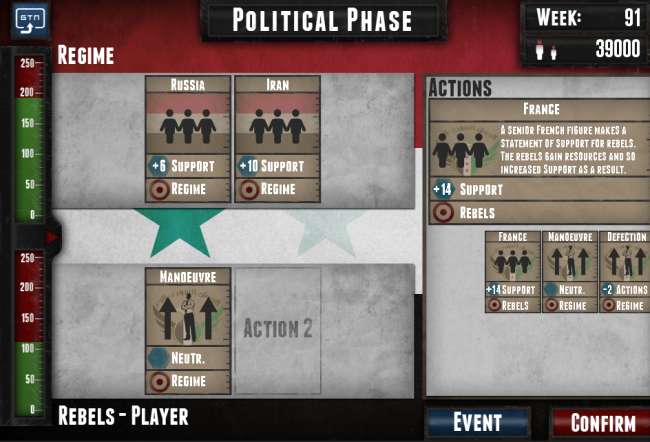
Task: Open the GTN menu icon
Action: [x=30, y=20]
